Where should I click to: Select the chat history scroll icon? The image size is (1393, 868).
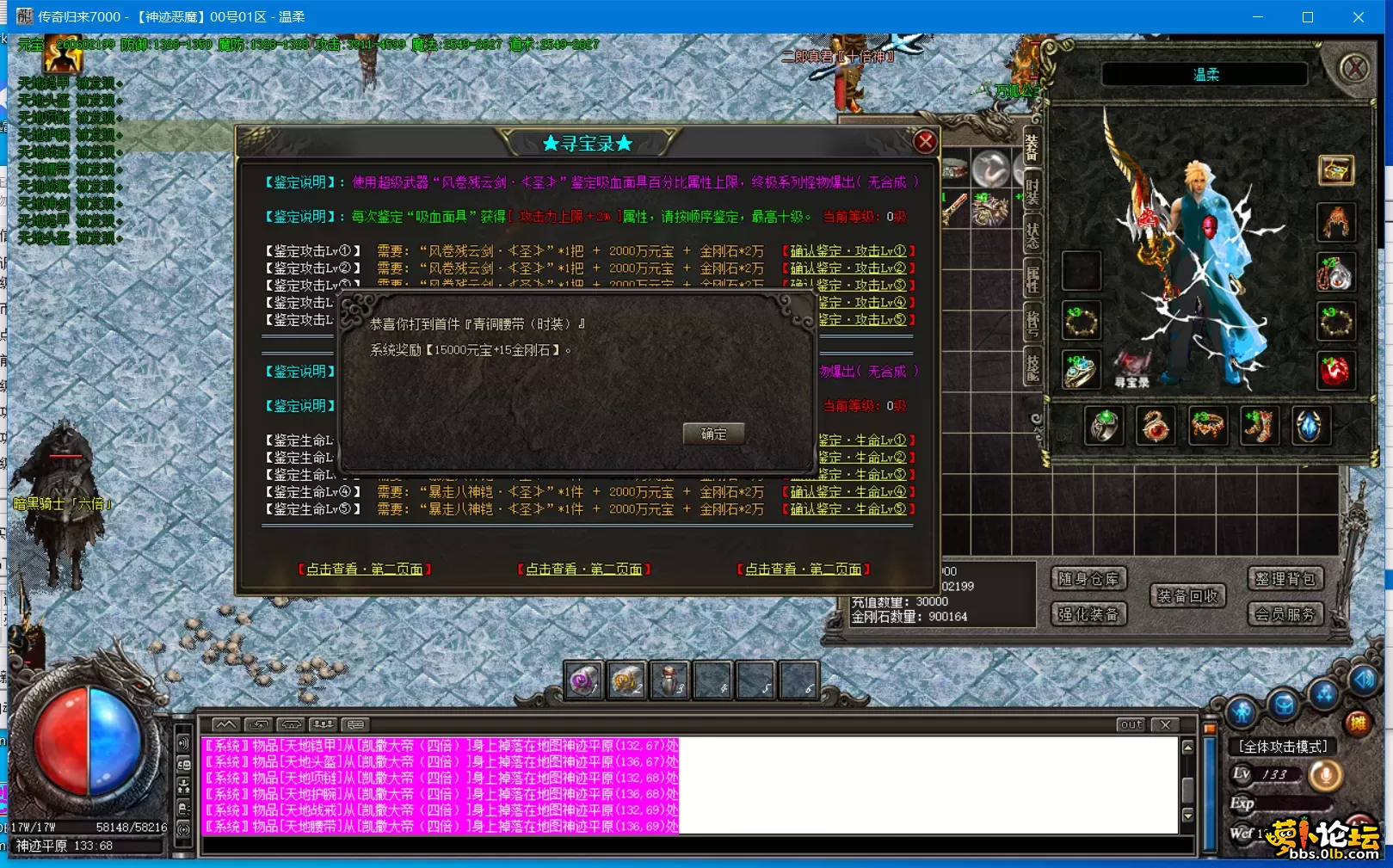coord(258,725)
